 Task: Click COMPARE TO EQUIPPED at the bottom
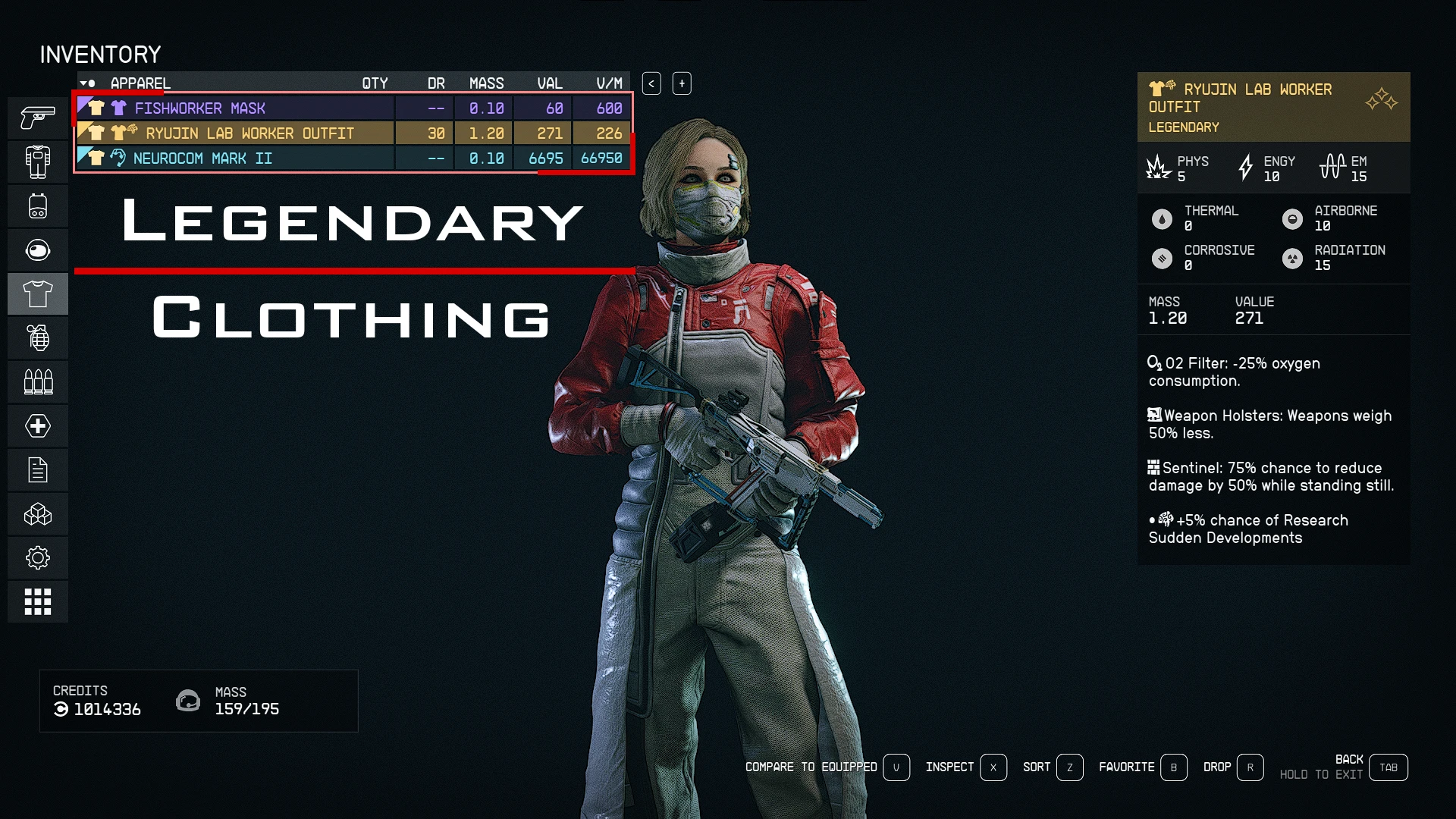(x=811, y=767)
